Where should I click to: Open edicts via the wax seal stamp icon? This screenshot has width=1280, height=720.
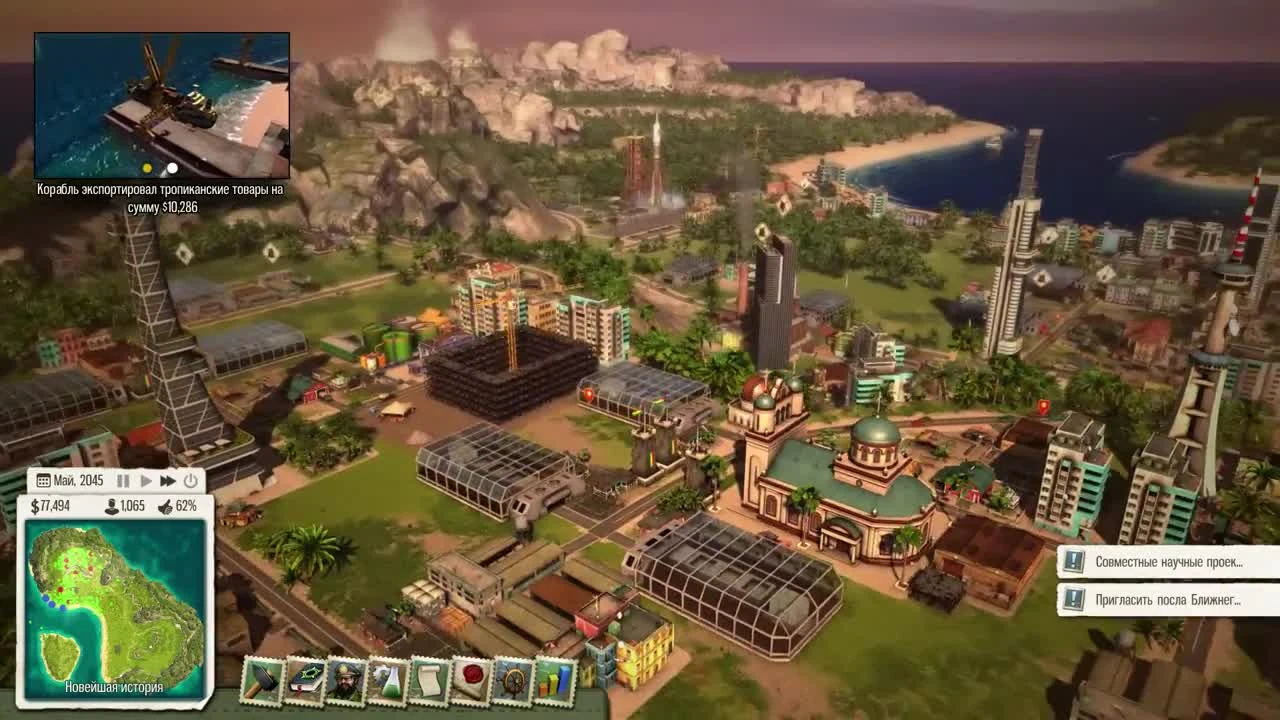pyautogui.click(x=470, y=681)
